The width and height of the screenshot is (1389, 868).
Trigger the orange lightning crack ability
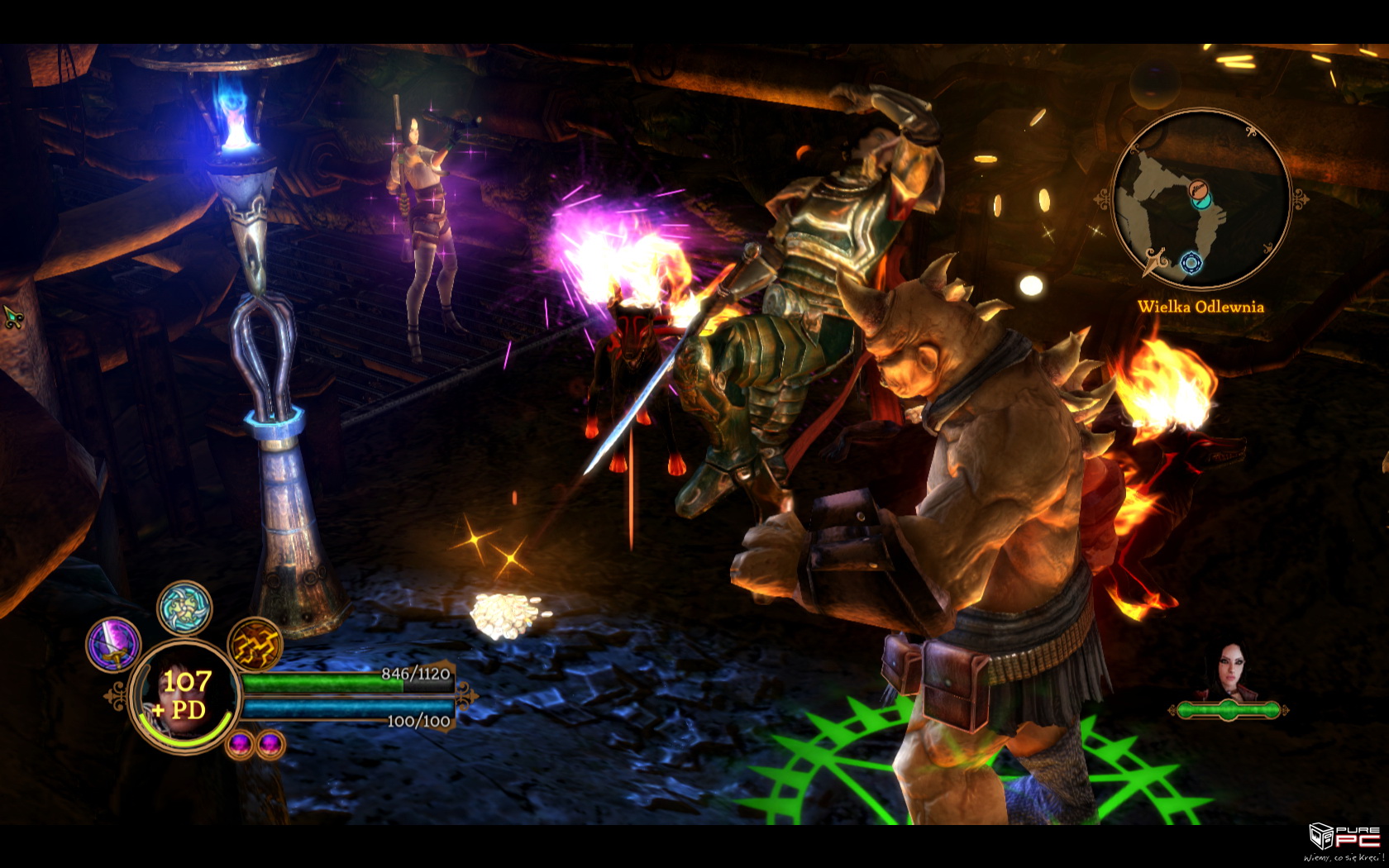pyautogui.click(x=255, y=644)
